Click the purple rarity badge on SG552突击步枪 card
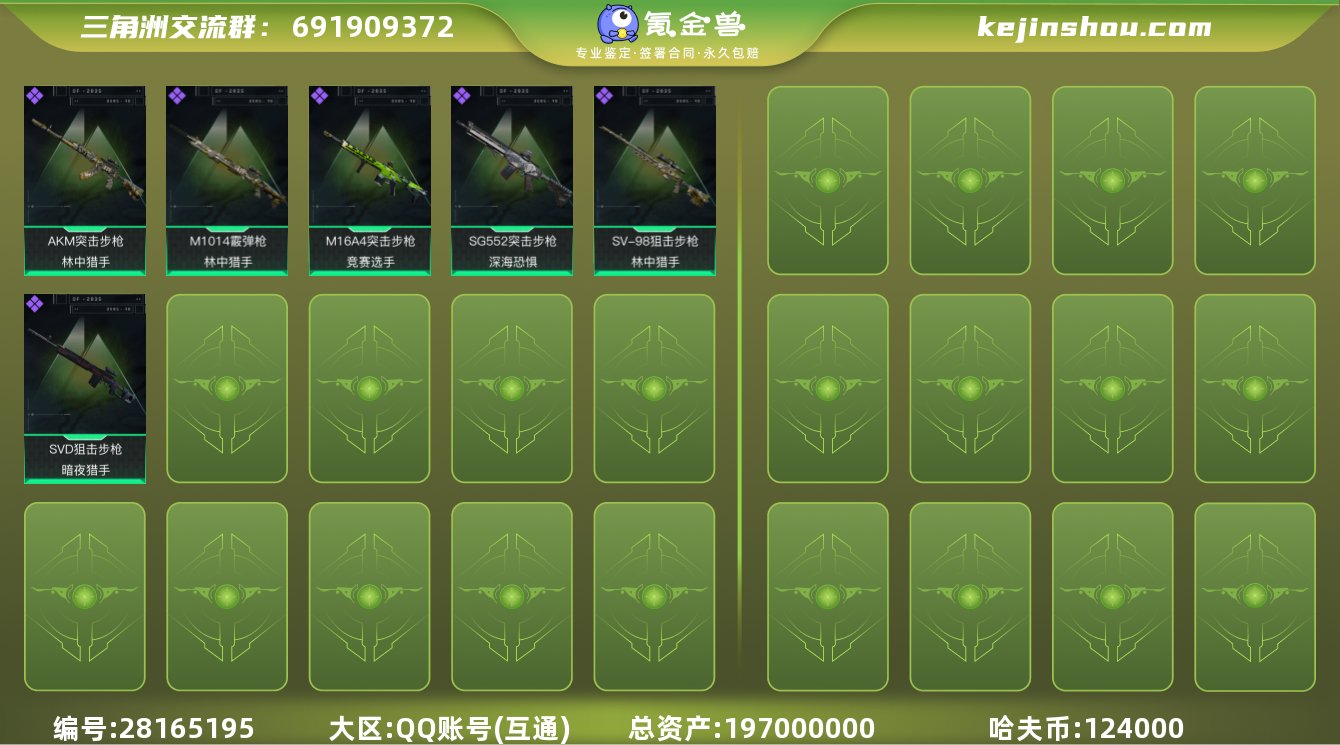This screenshot has width=1340, height=745. click(460, 97)
